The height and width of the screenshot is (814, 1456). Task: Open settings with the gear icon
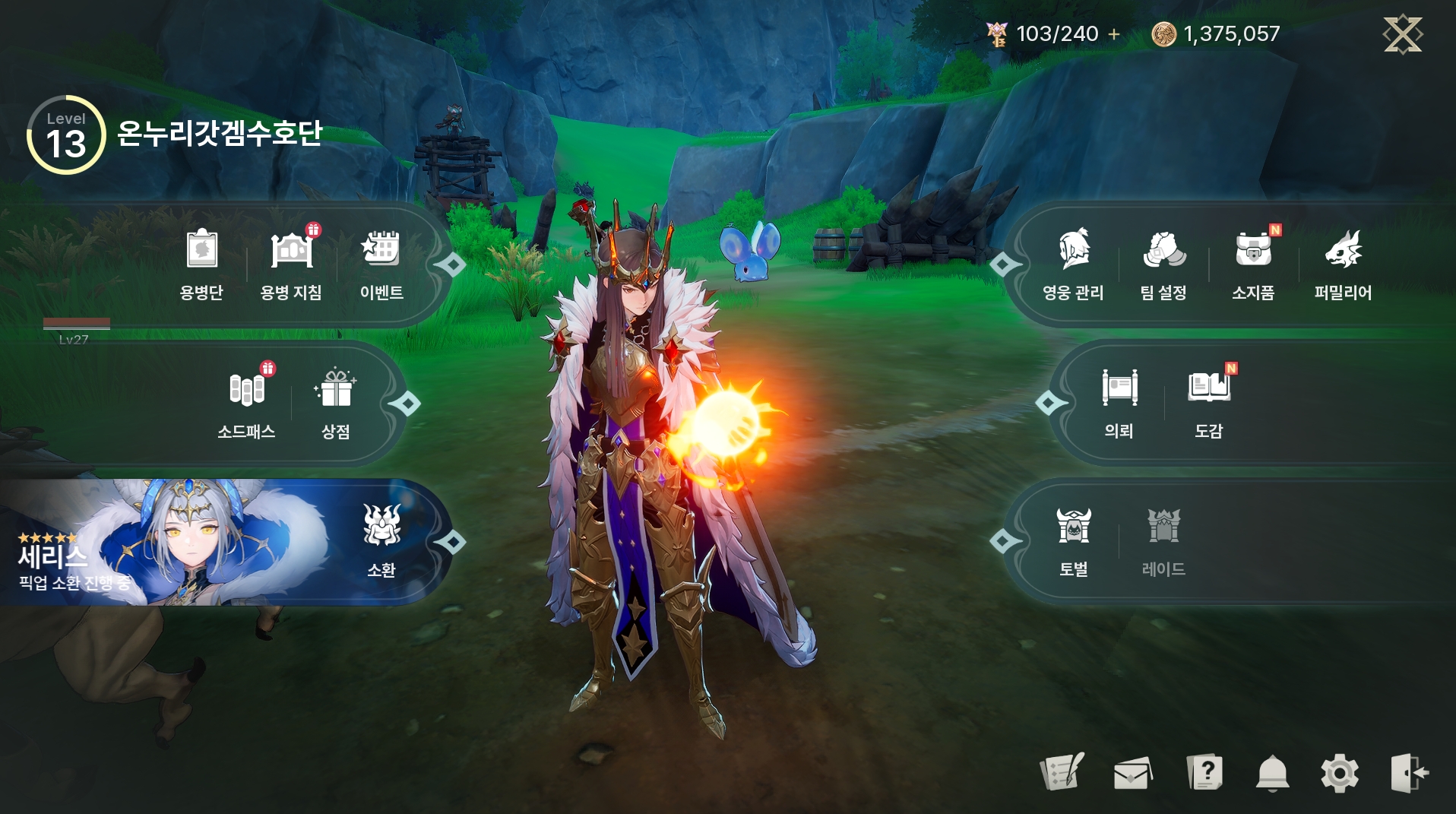coord(1340,774)
